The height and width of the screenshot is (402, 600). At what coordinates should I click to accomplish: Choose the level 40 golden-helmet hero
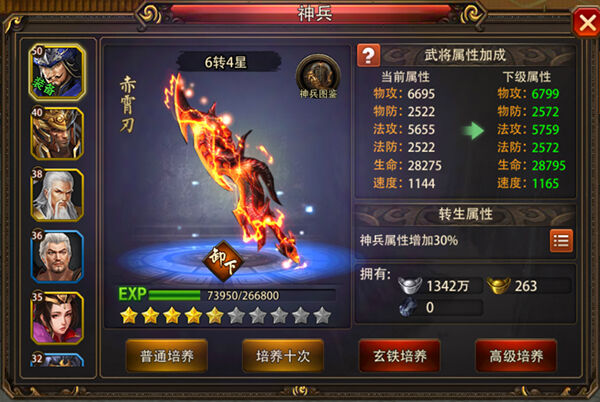click(x=58, y=133)
